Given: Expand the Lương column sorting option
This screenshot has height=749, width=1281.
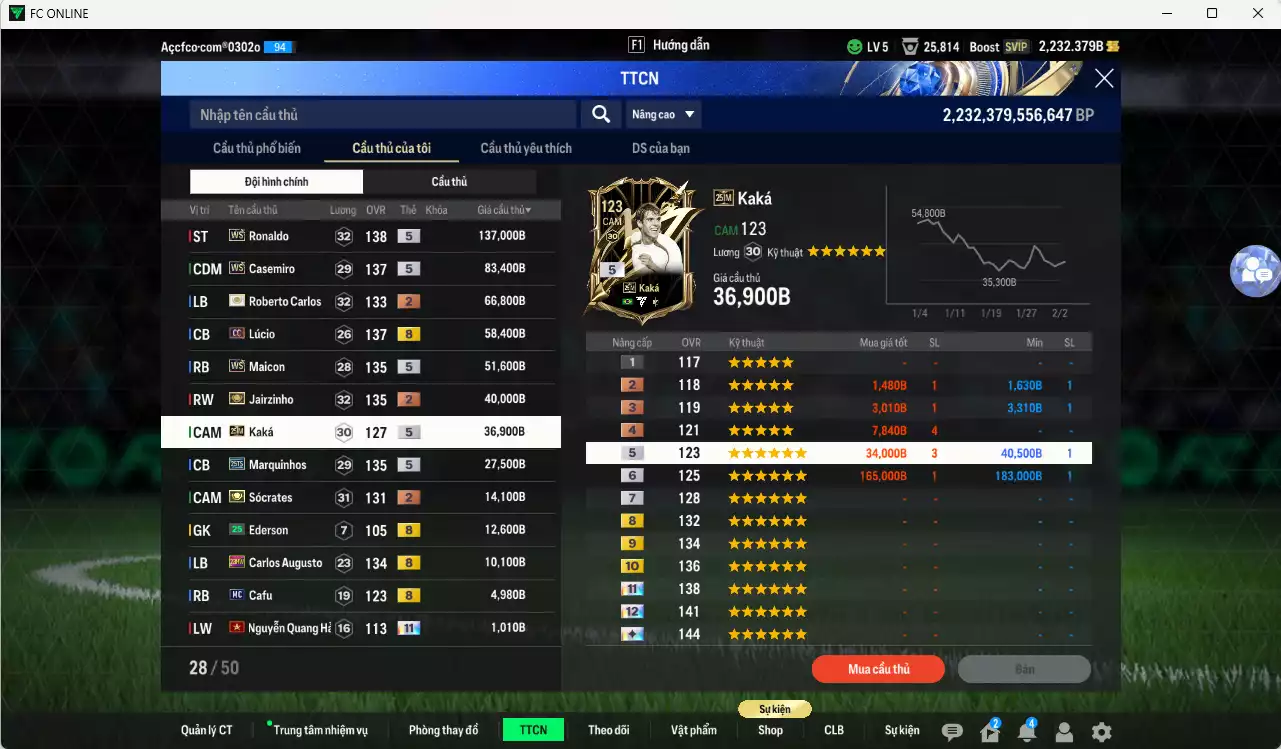Looking at the screenshot, I should (342, 209).
